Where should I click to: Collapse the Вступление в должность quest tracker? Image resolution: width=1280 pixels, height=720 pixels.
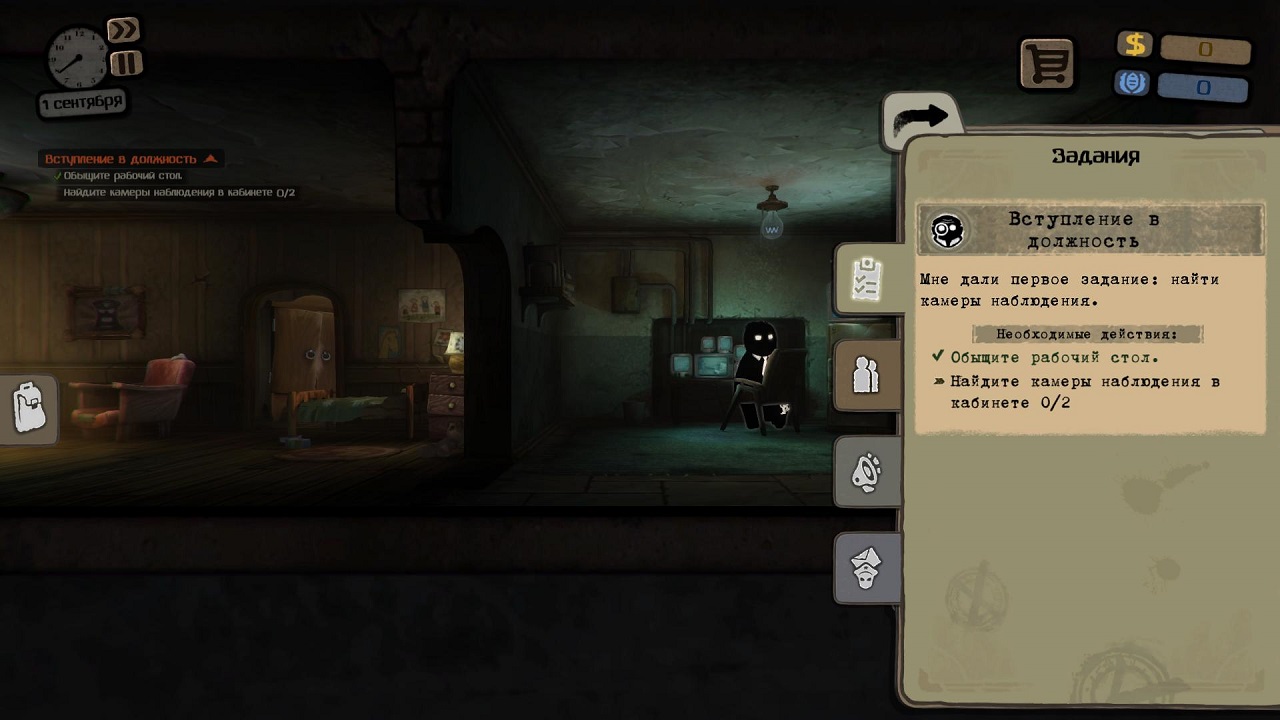pos(210,159)
